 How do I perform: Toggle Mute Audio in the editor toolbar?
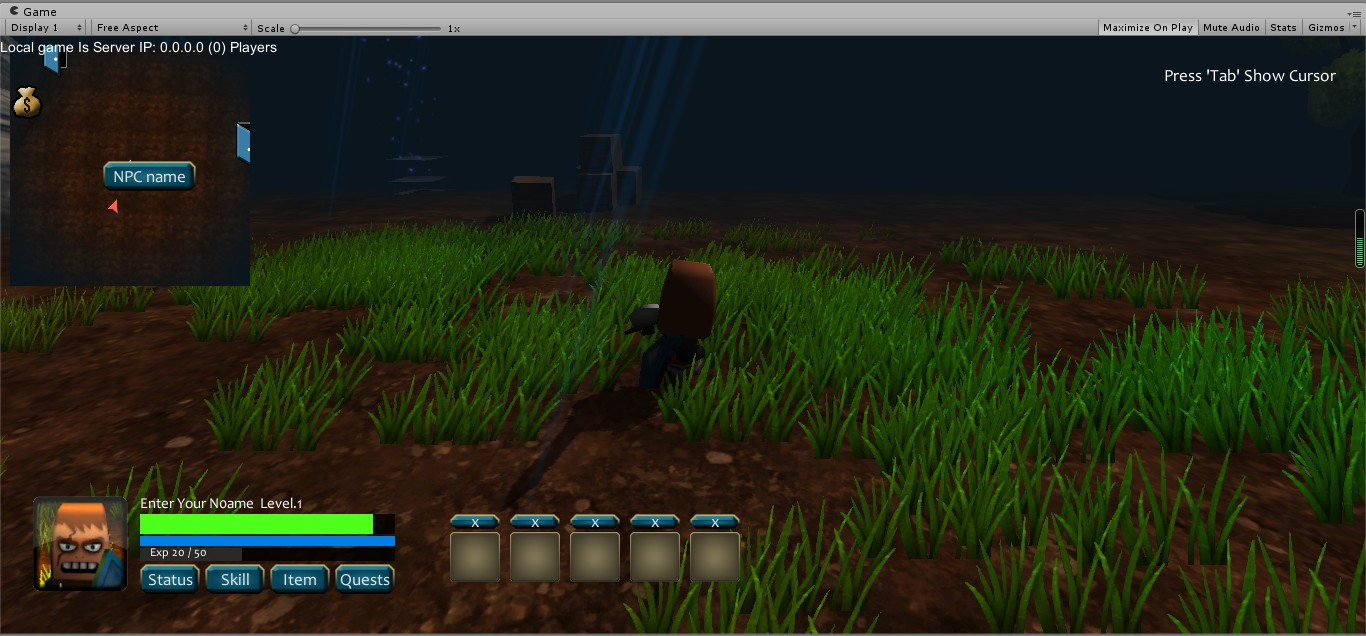(x=1231, y=28)
